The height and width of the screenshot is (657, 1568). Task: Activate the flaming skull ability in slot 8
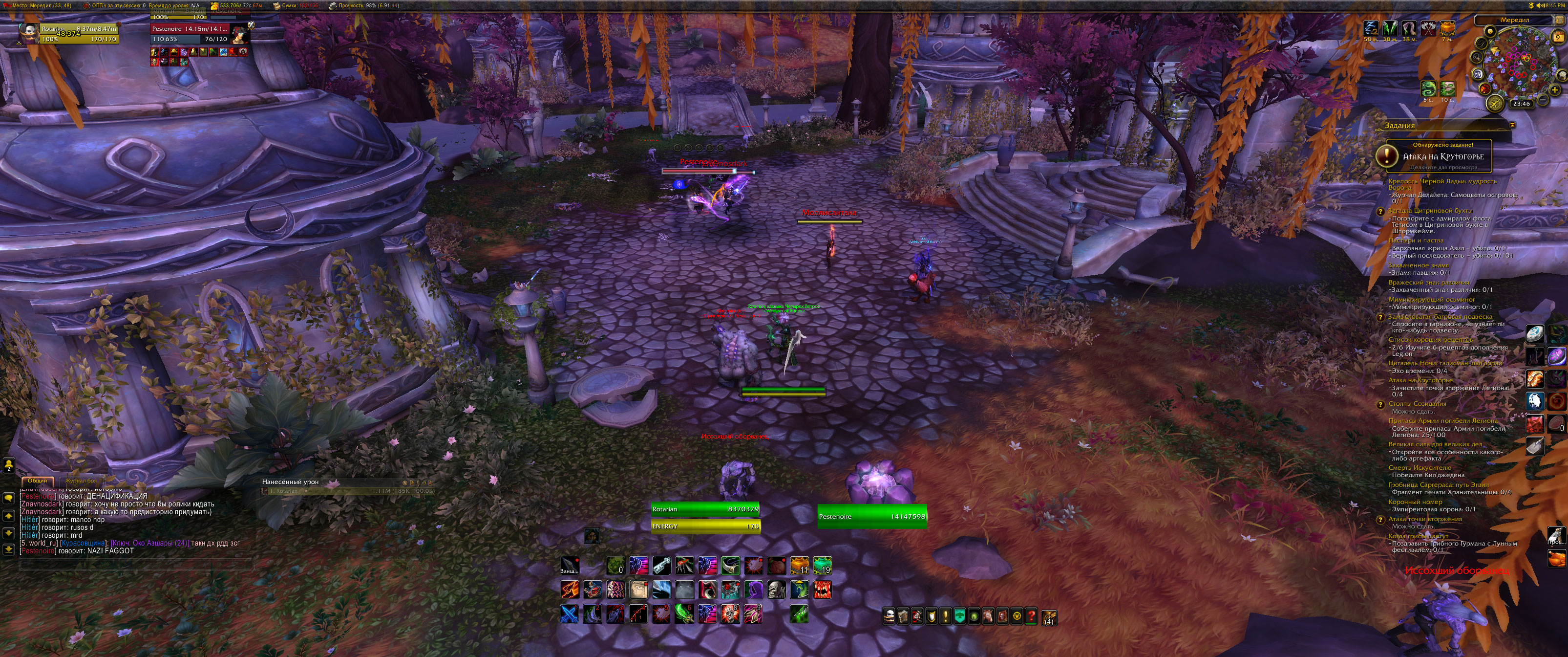(730, 613)
